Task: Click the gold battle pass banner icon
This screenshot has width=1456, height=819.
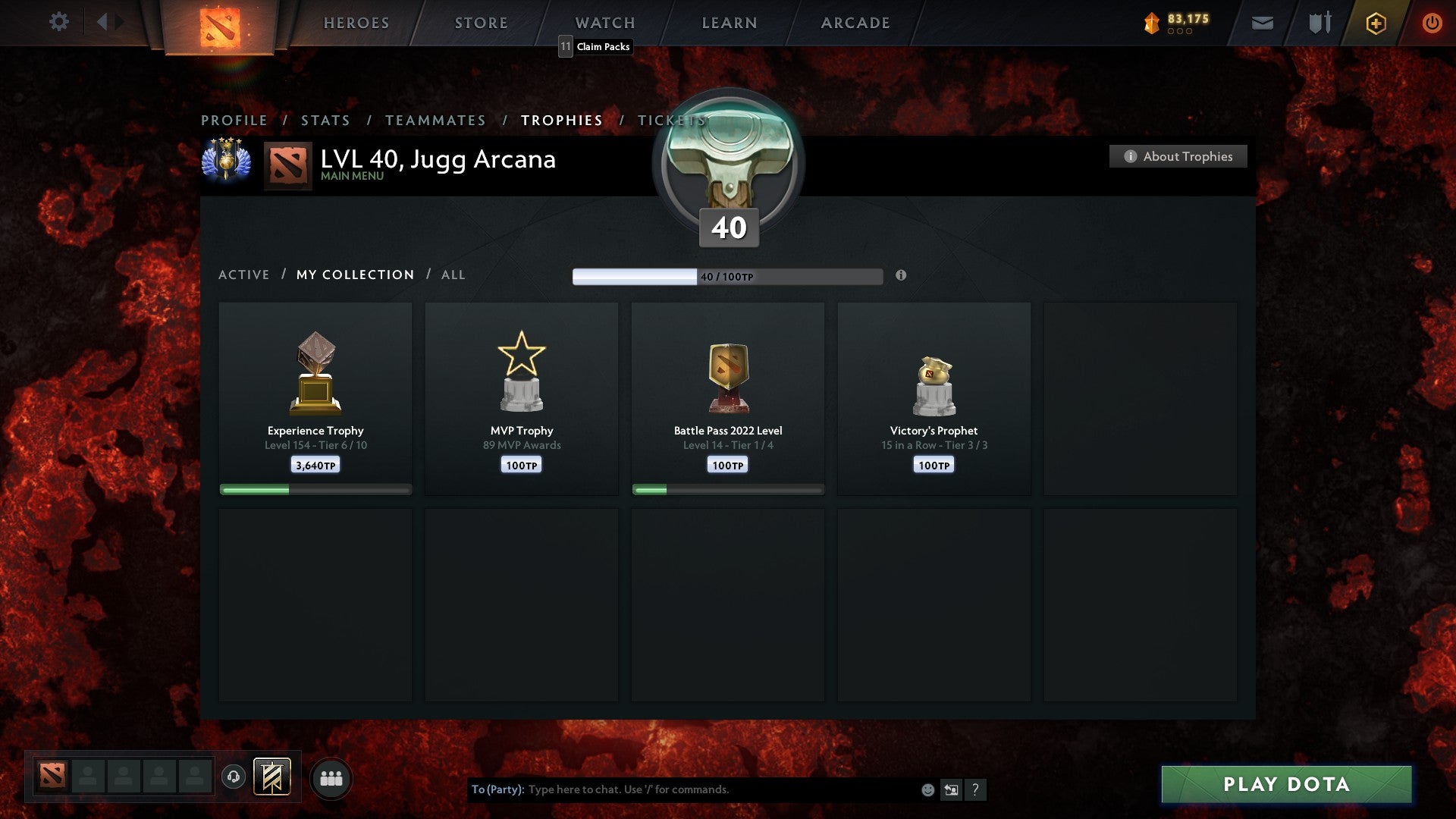Action: [x=273, y=777]
